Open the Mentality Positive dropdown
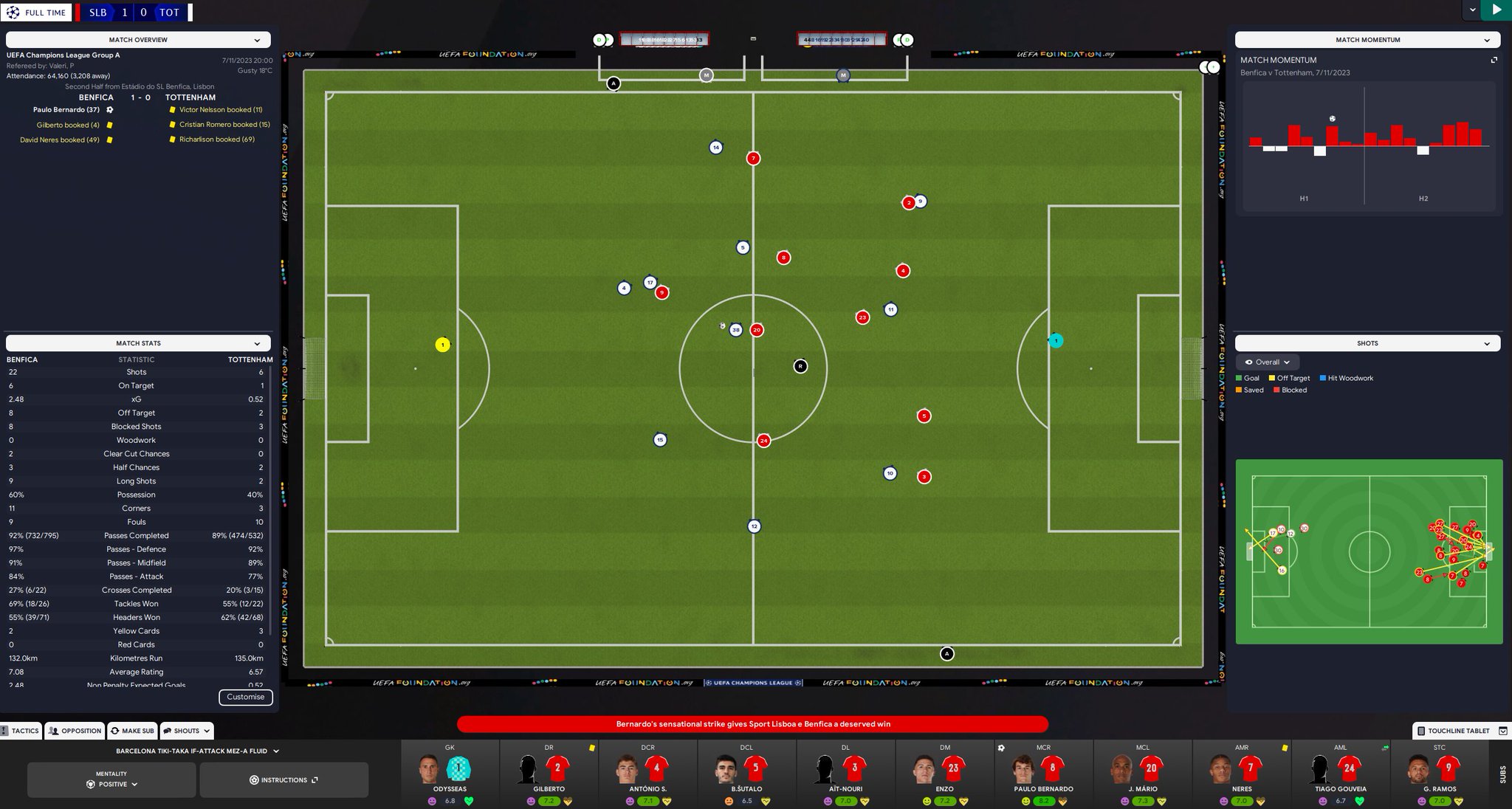The image size is (1512, 809). coord(112,784)
